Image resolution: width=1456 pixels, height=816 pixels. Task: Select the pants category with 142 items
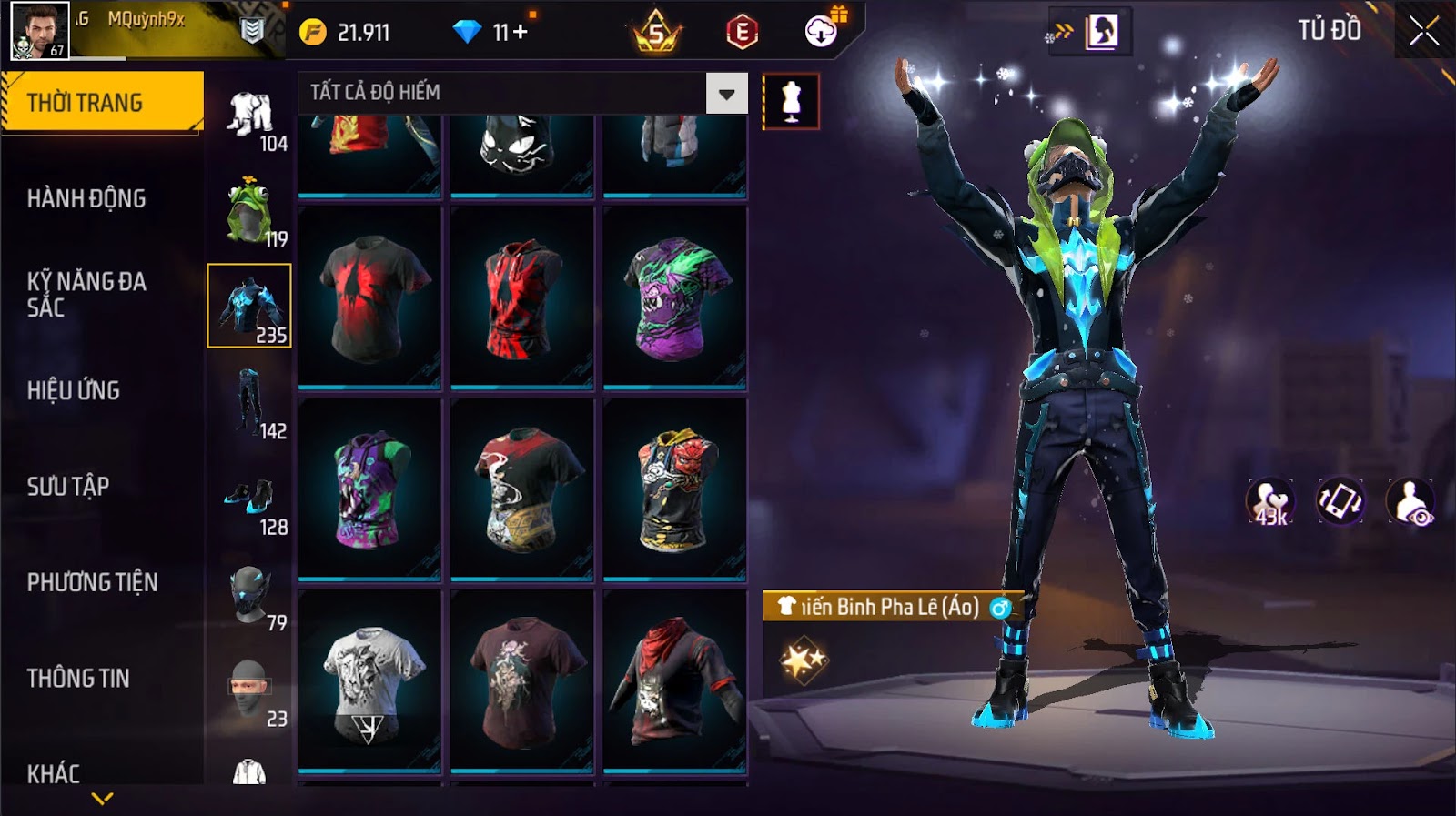point(249,403)
